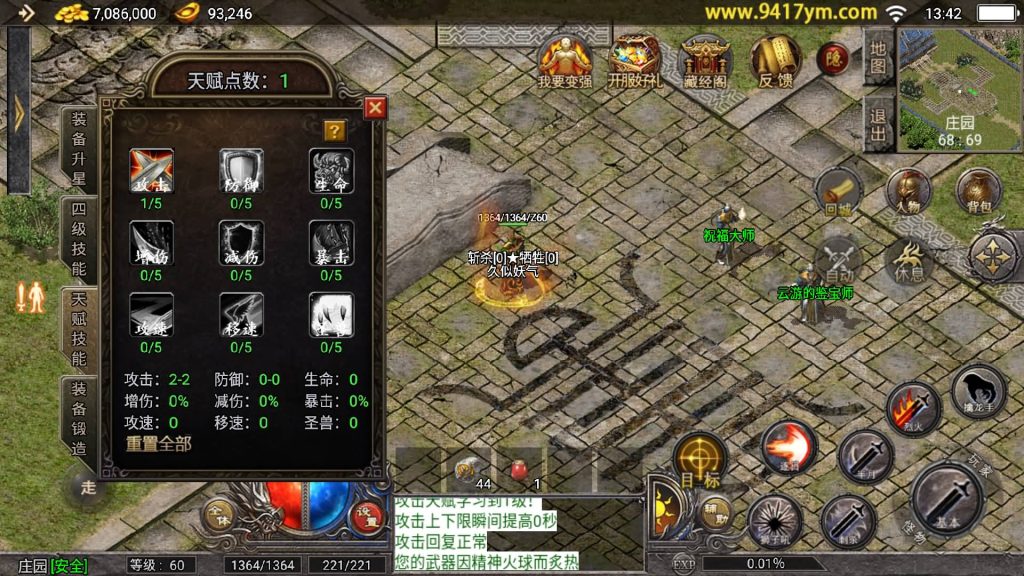The width and height of the screenshot is (1024, 576).
Task: Open the 四级技能 tab
Action: [79, 238]
